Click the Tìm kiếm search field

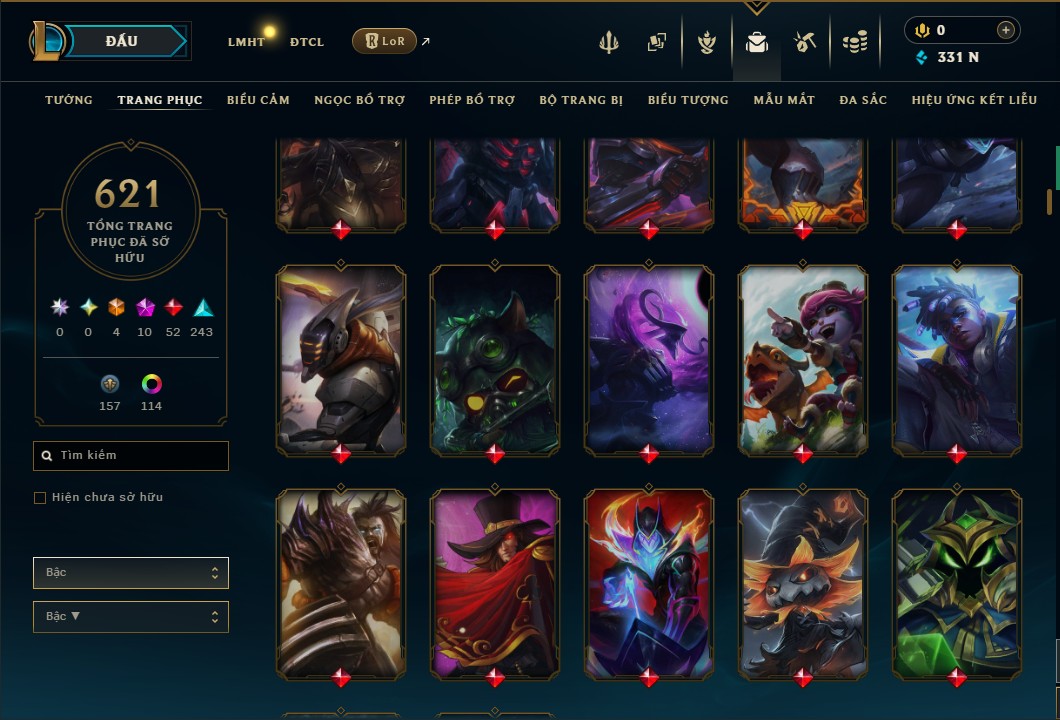click(131, 456)
